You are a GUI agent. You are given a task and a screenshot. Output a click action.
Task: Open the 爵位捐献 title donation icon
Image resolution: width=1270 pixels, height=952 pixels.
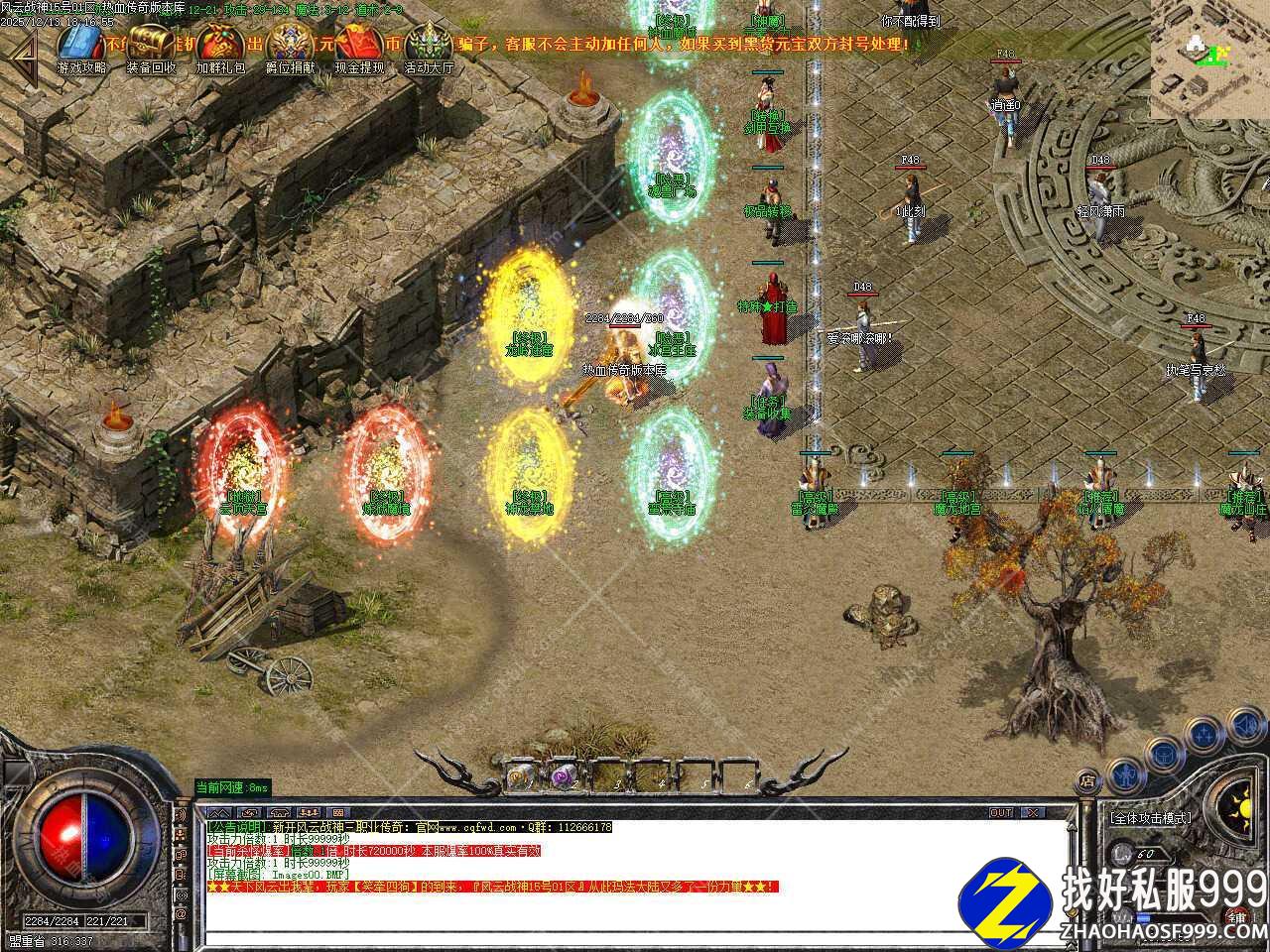tap(290, 46)
